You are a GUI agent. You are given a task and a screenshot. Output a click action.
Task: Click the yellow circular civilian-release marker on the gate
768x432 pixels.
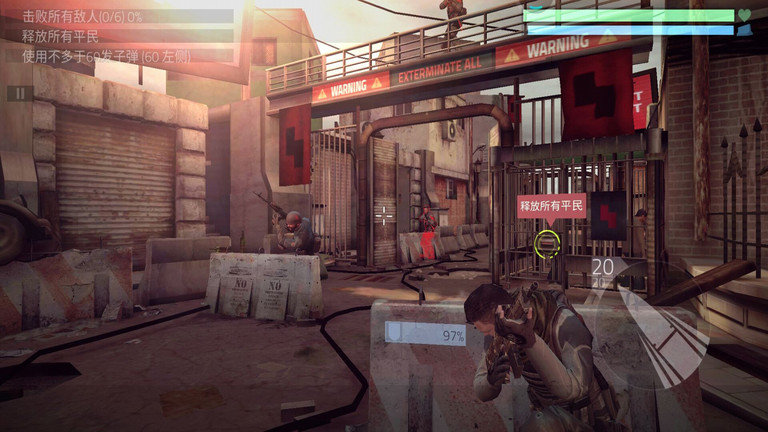click(547, 241)
